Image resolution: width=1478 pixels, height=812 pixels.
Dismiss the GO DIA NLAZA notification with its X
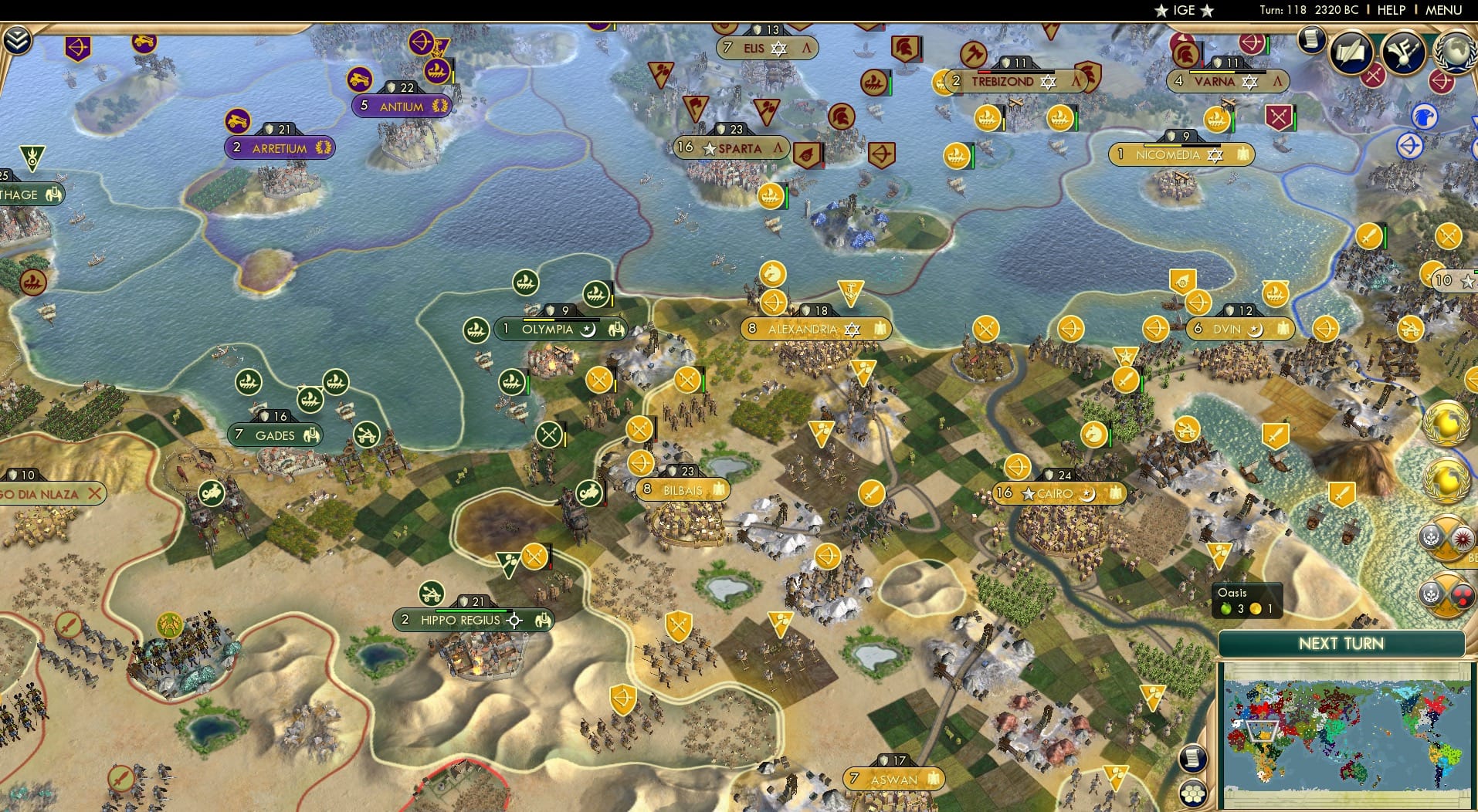(x=96, y=492)
